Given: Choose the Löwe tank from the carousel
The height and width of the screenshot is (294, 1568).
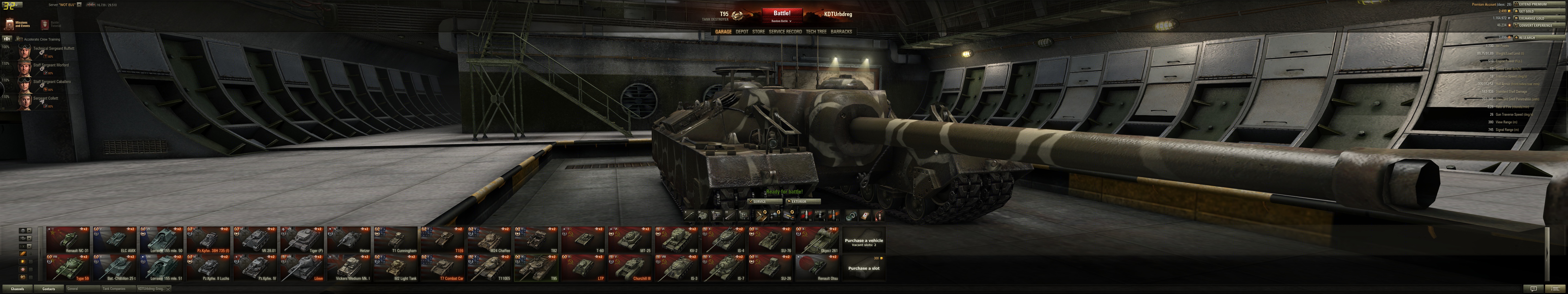Looking at the screenshot, I should coord(302,268).
